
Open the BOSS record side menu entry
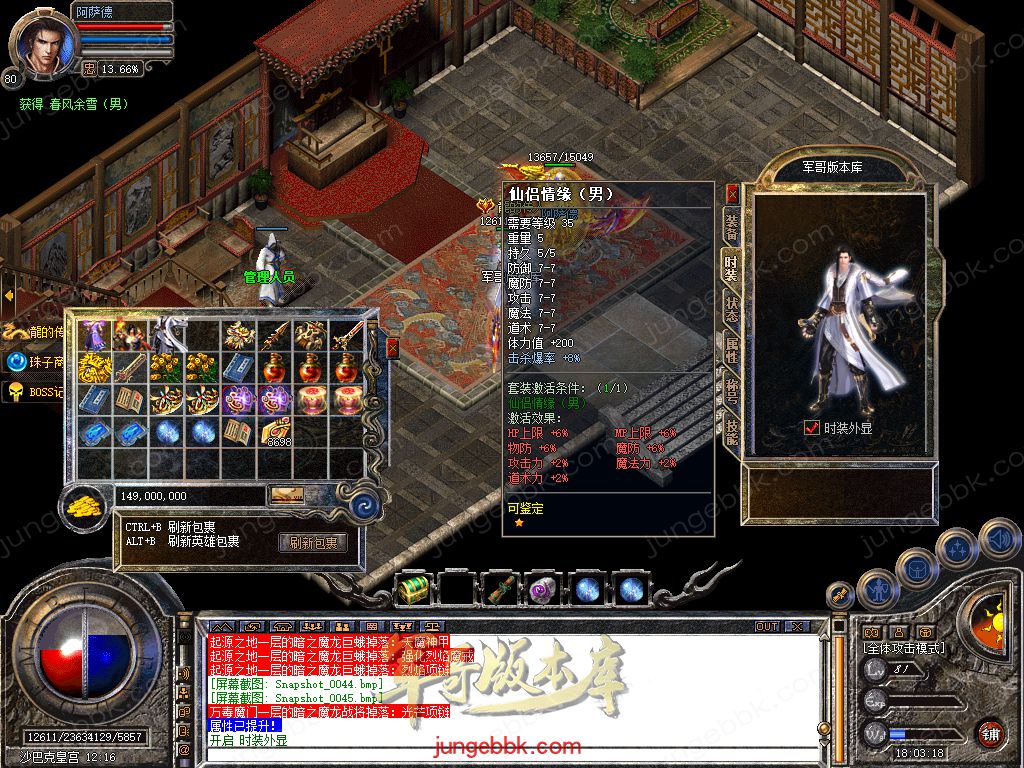(x=30, y=391)
